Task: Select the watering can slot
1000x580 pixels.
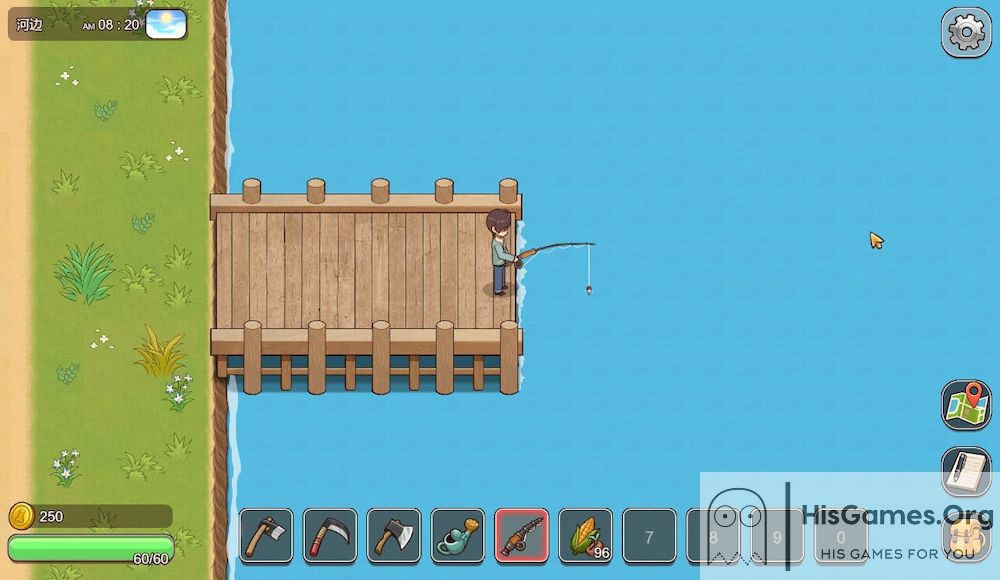Action: pyautogui.click(x=458, y=536)
